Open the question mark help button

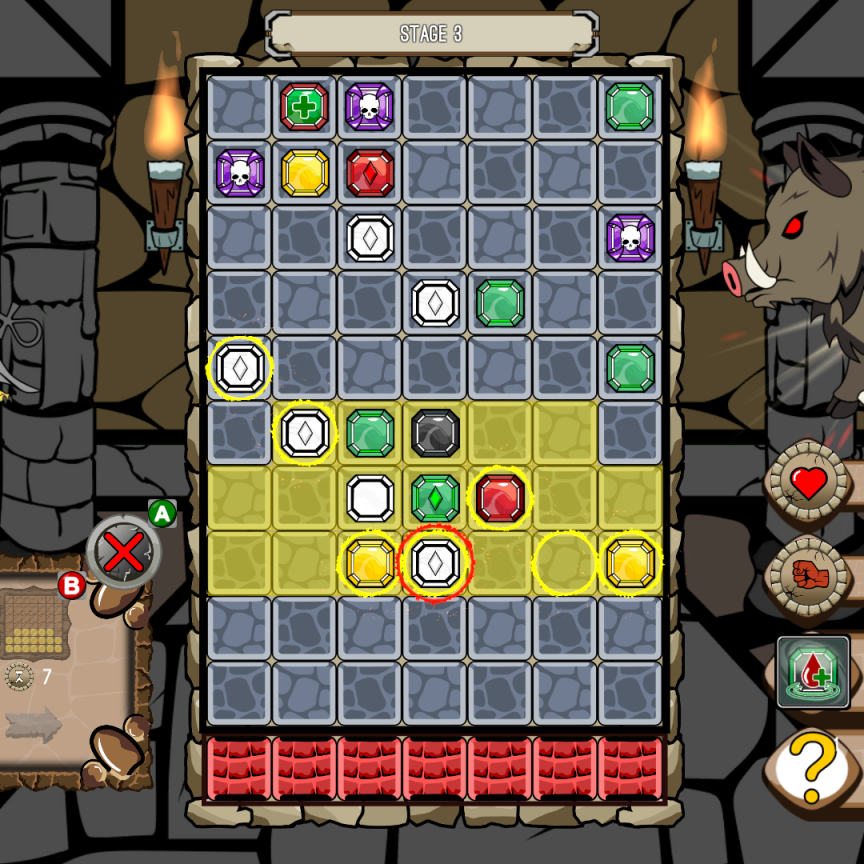coord(813,767)
